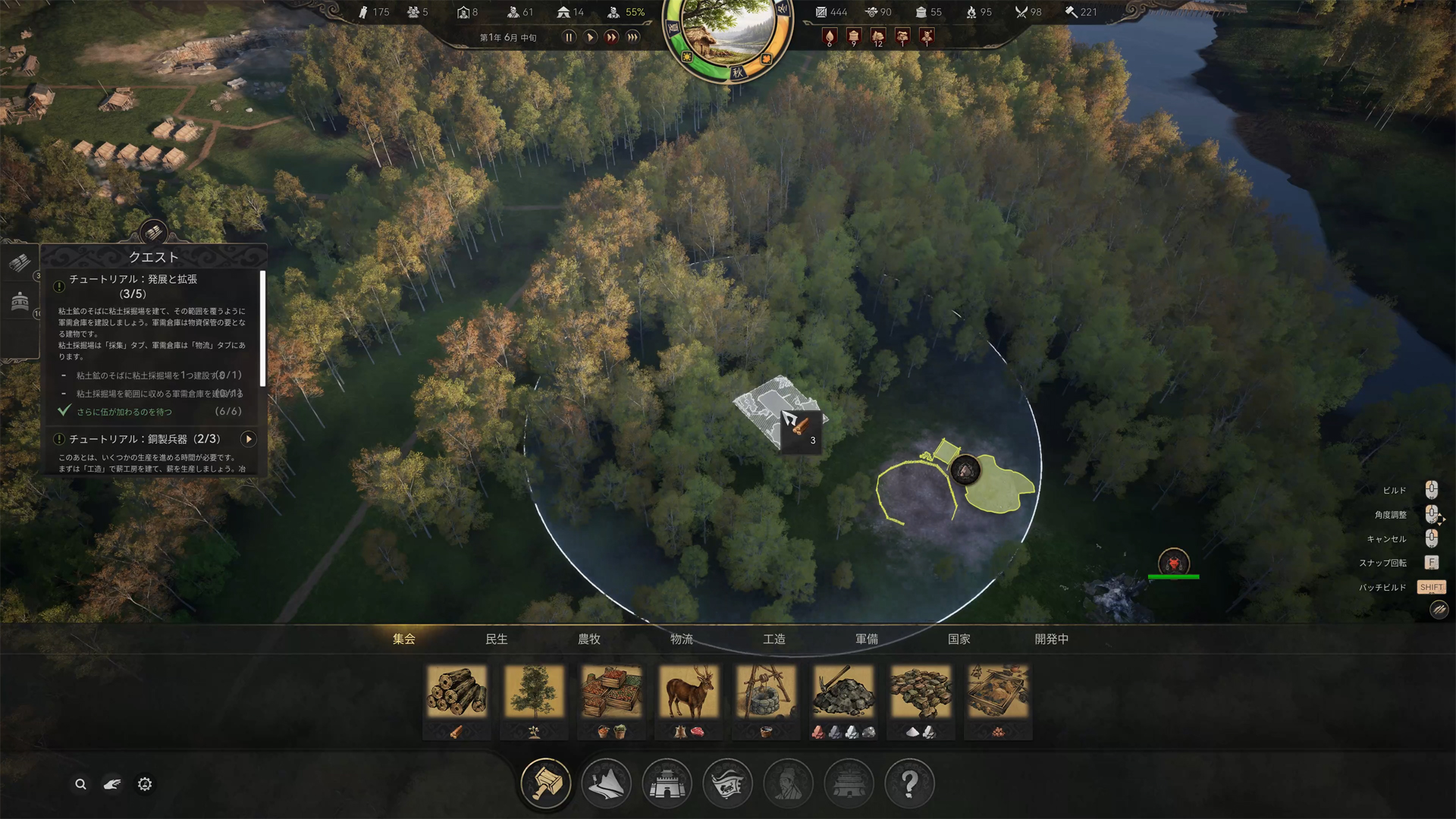Image resolution: width=1456 pixels, height=819 pixels.
Task: Click the magnifying glass search icon
Action: point(80,784)
